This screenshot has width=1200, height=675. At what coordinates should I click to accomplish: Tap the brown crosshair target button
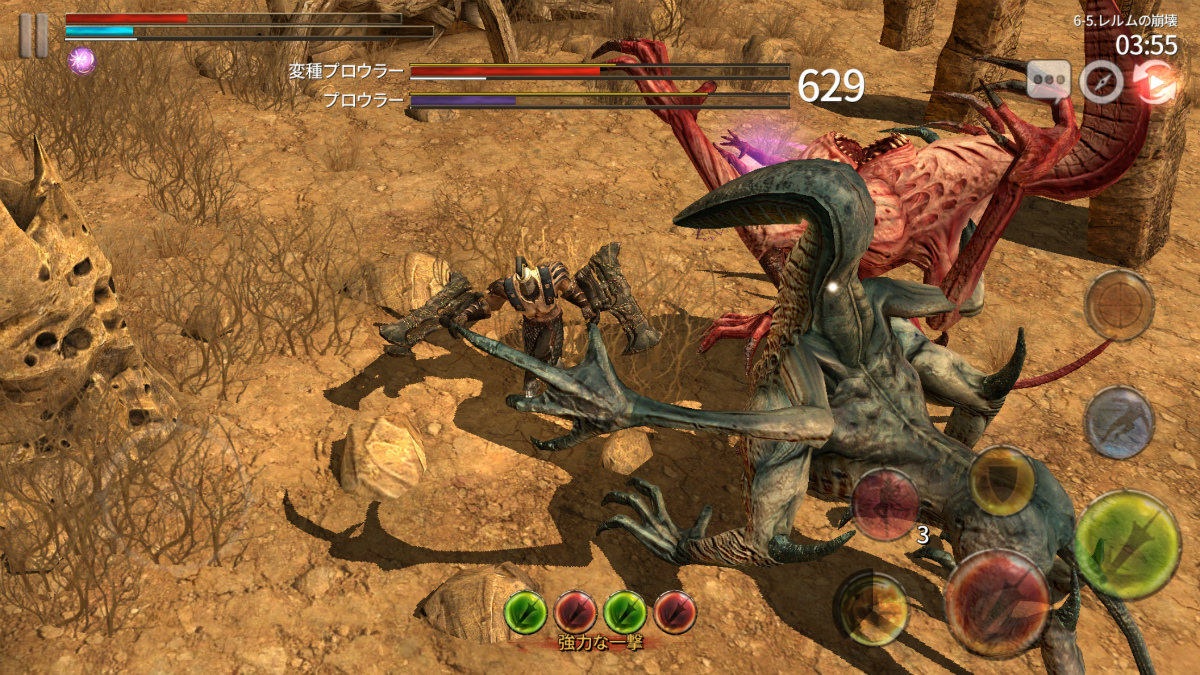pyautogui.click(x=1119, y=305)
